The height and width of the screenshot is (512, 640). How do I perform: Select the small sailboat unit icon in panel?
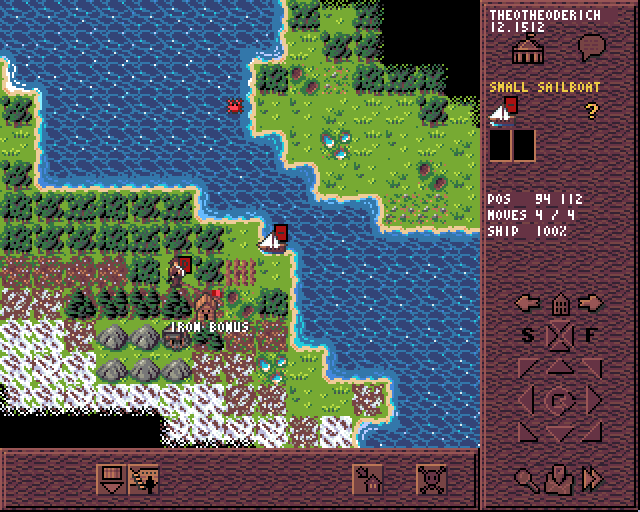(x=502, y=112)
